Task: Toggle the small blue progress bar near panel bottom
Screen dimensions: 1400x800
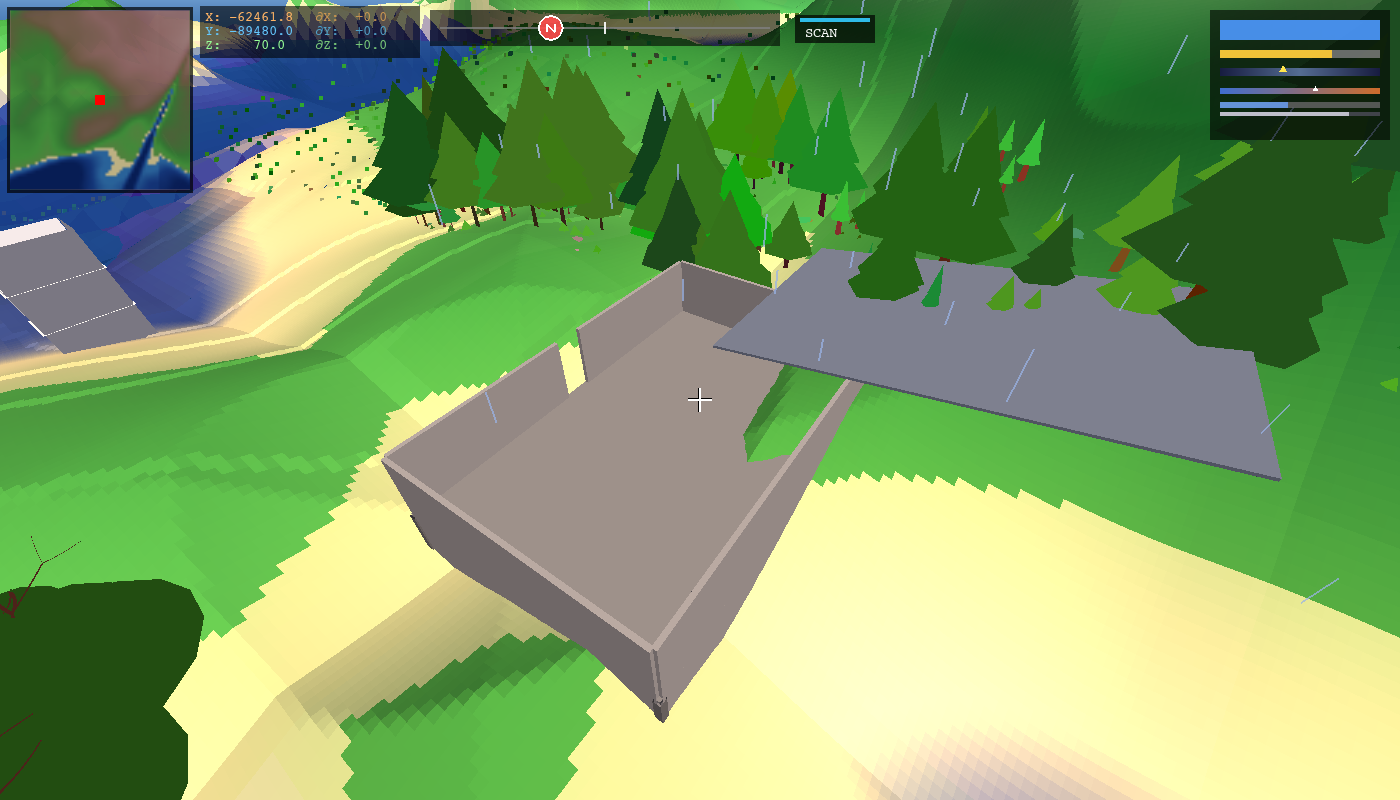Action: coord(1253,104)
